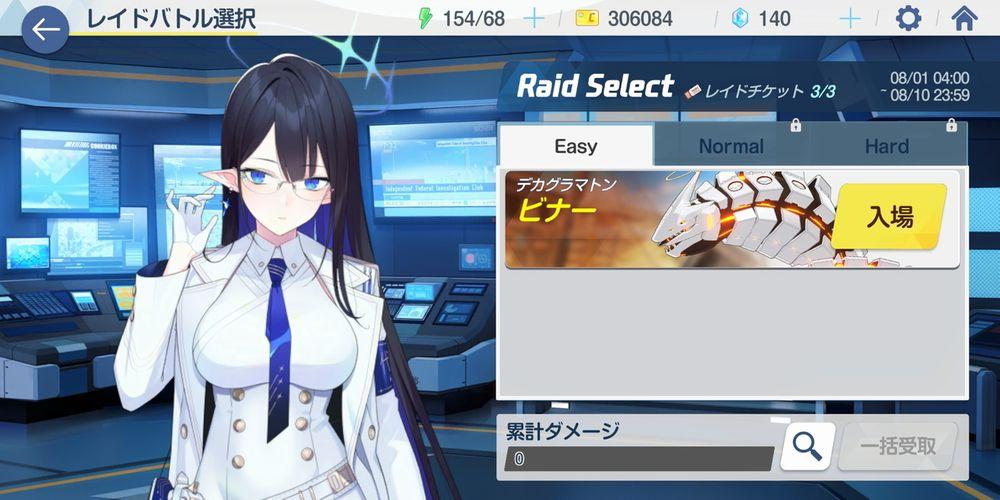Screen dimensions: 1000x500
Task: Open the magnifying glass damage details
Action: (807, 446)
